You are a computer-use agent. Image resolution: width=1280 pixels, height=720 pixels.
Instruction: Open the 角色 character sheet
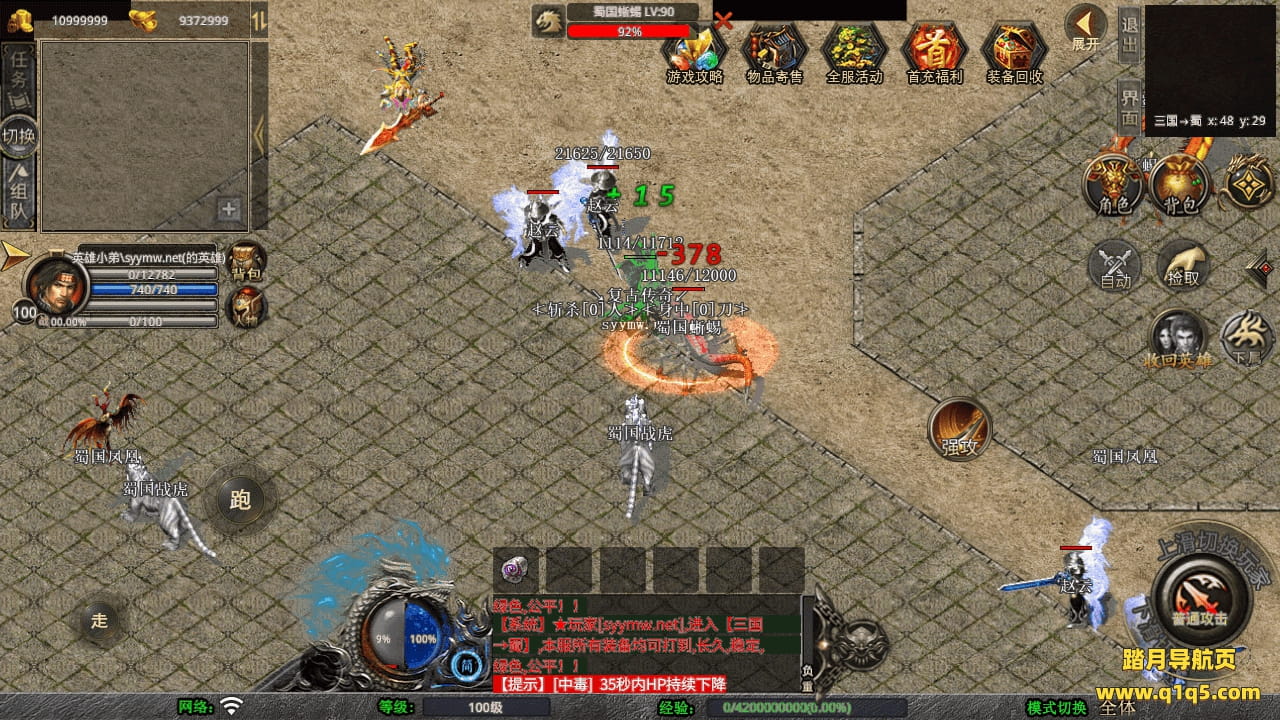click(1115, 185)
